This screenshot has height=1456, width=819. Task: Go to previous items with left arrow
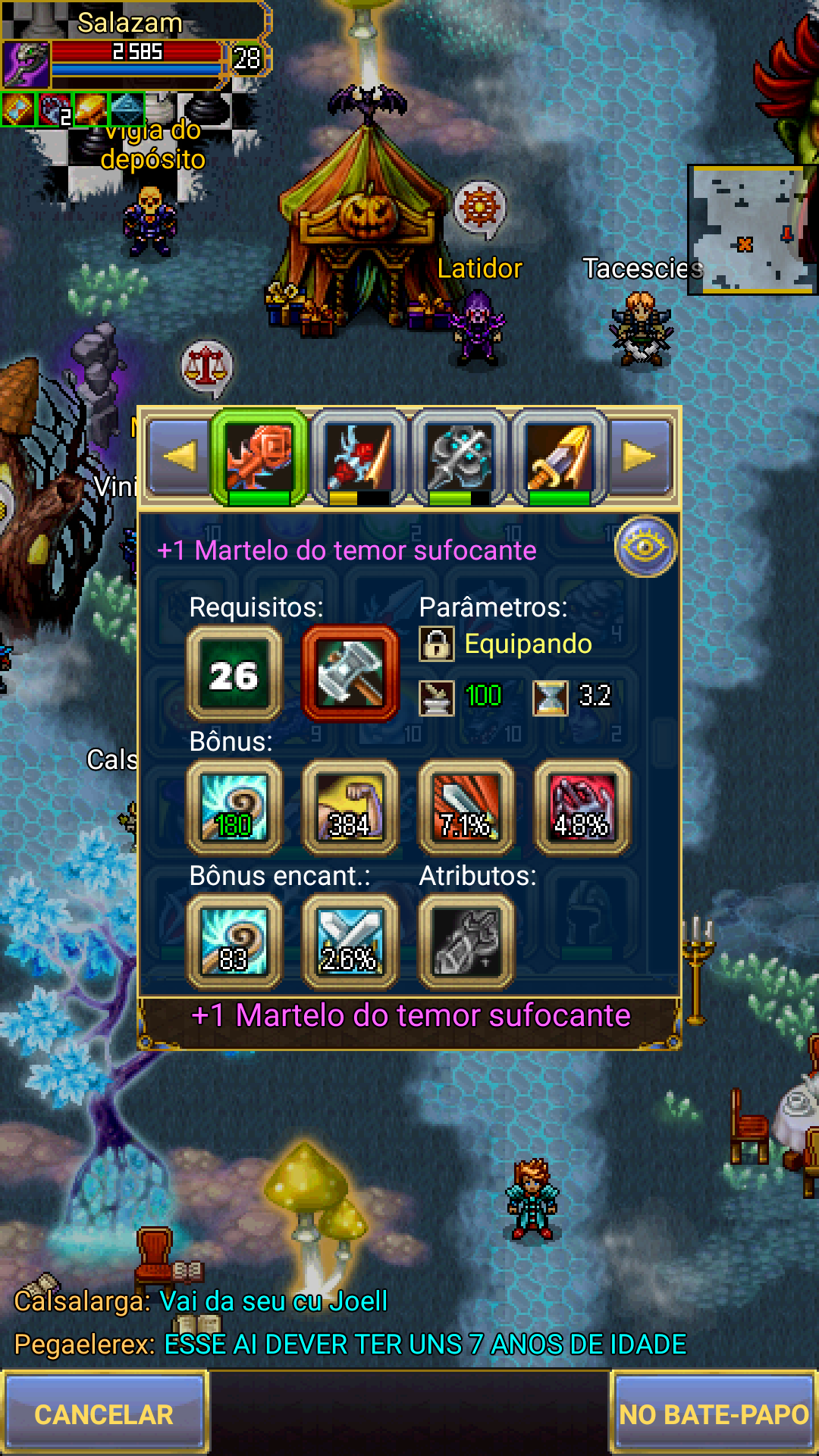tap(180, 457)
